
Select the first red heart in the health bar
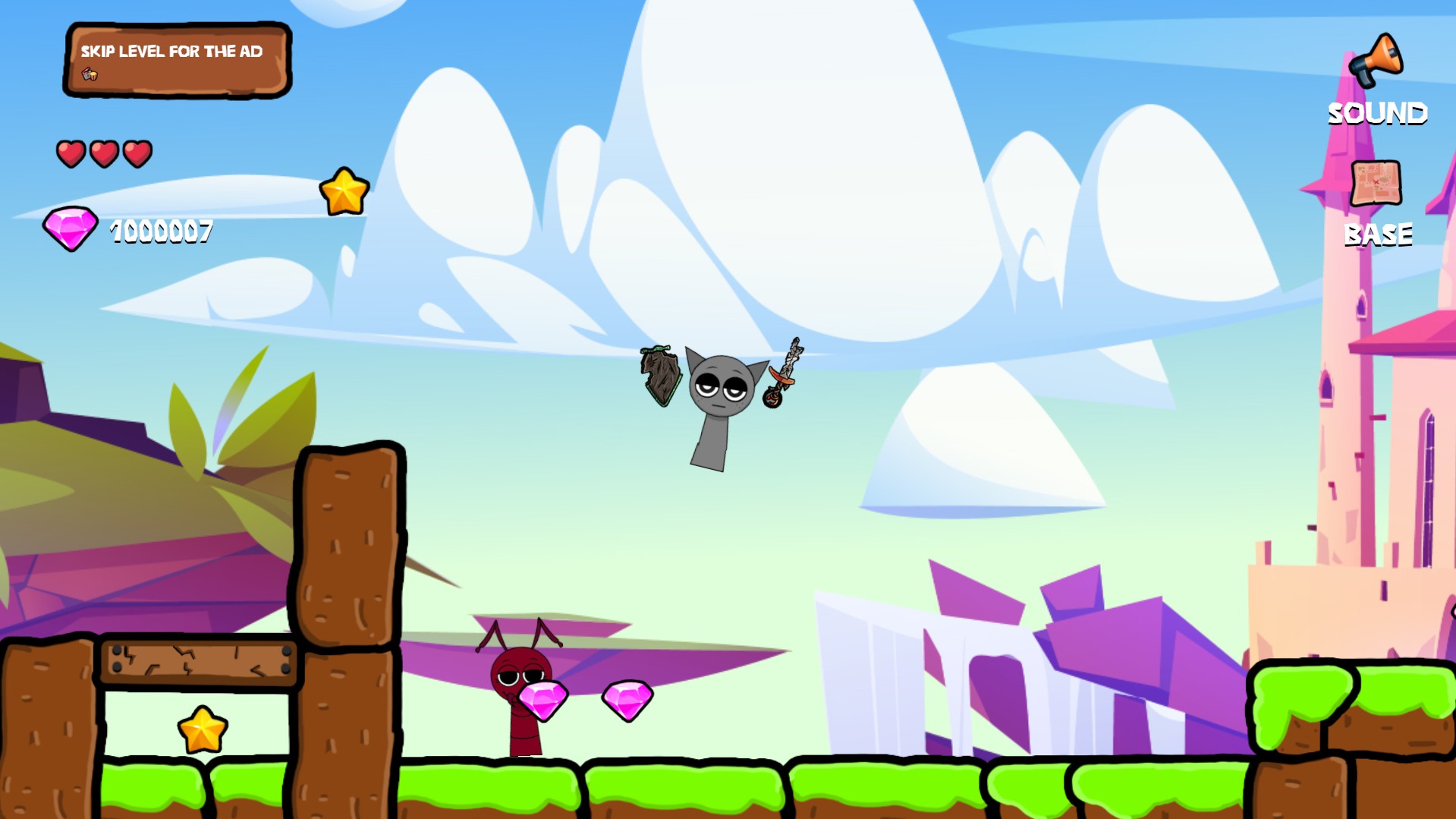click(72, 153)
